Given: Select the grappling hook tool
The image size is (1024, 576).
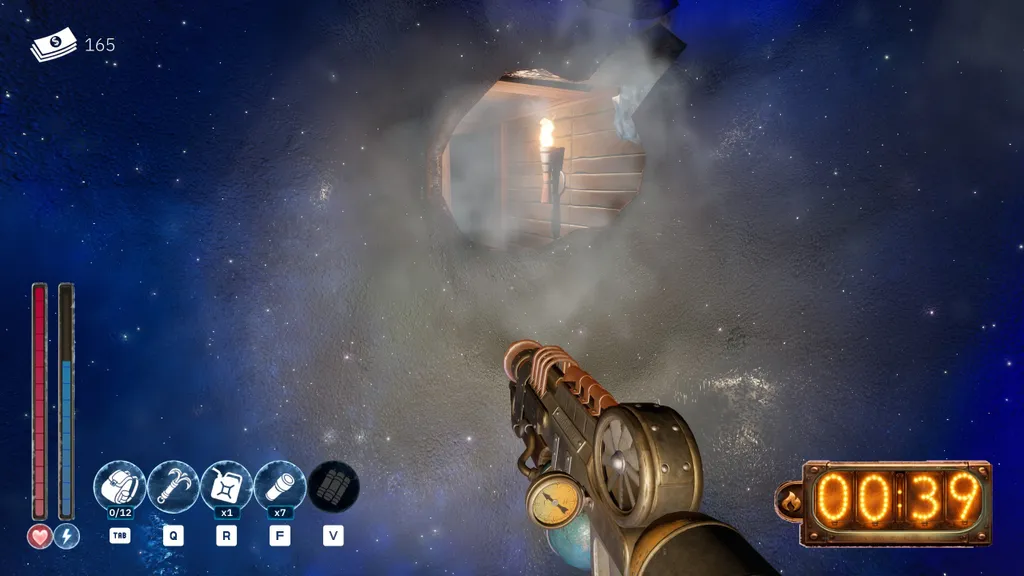Looking at the screenshot, I should tap(173, 486).
